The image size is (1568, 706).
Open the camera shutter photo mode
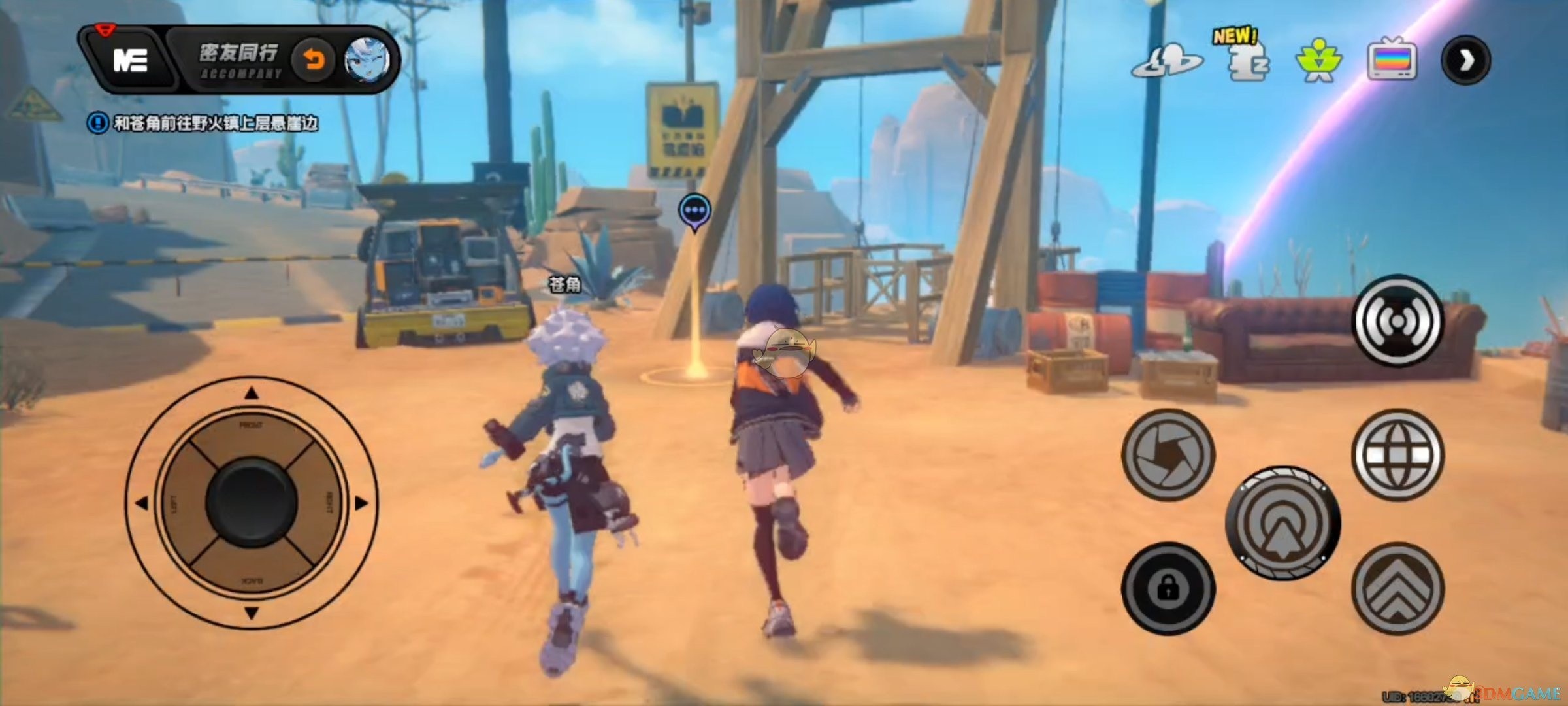(1168, 455)
